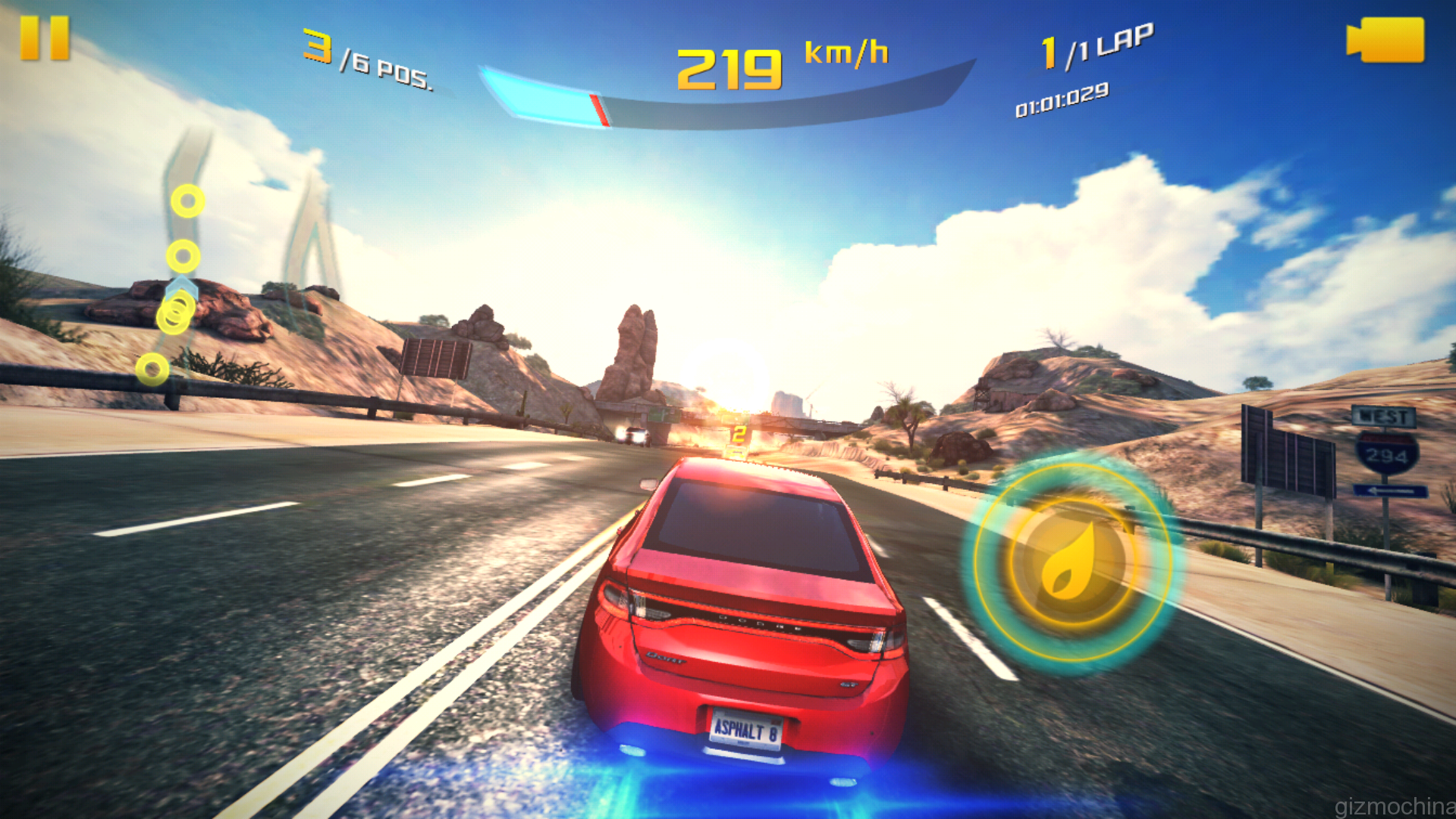The height and width of the screenshot is (819, 1456).
Task: Switch the camera view using the camera icon
Action: click(x=1386, y=40)
